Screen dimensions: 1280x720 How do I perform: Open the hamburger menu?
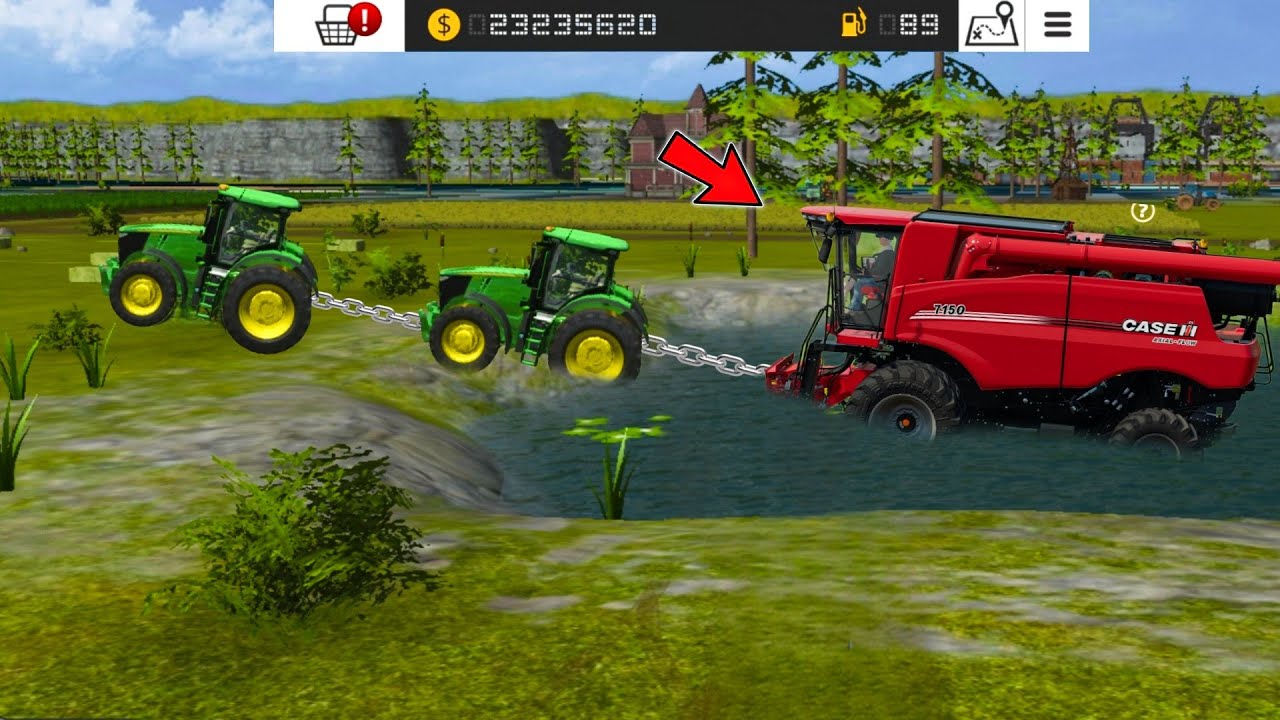1058,25
